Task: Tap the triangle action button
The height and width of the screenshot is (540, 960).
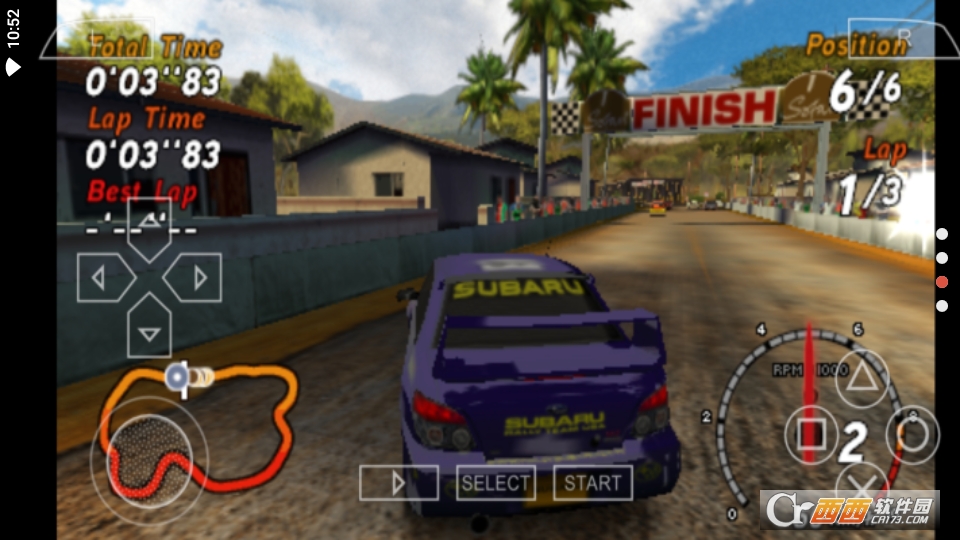Action: [861, 378]
